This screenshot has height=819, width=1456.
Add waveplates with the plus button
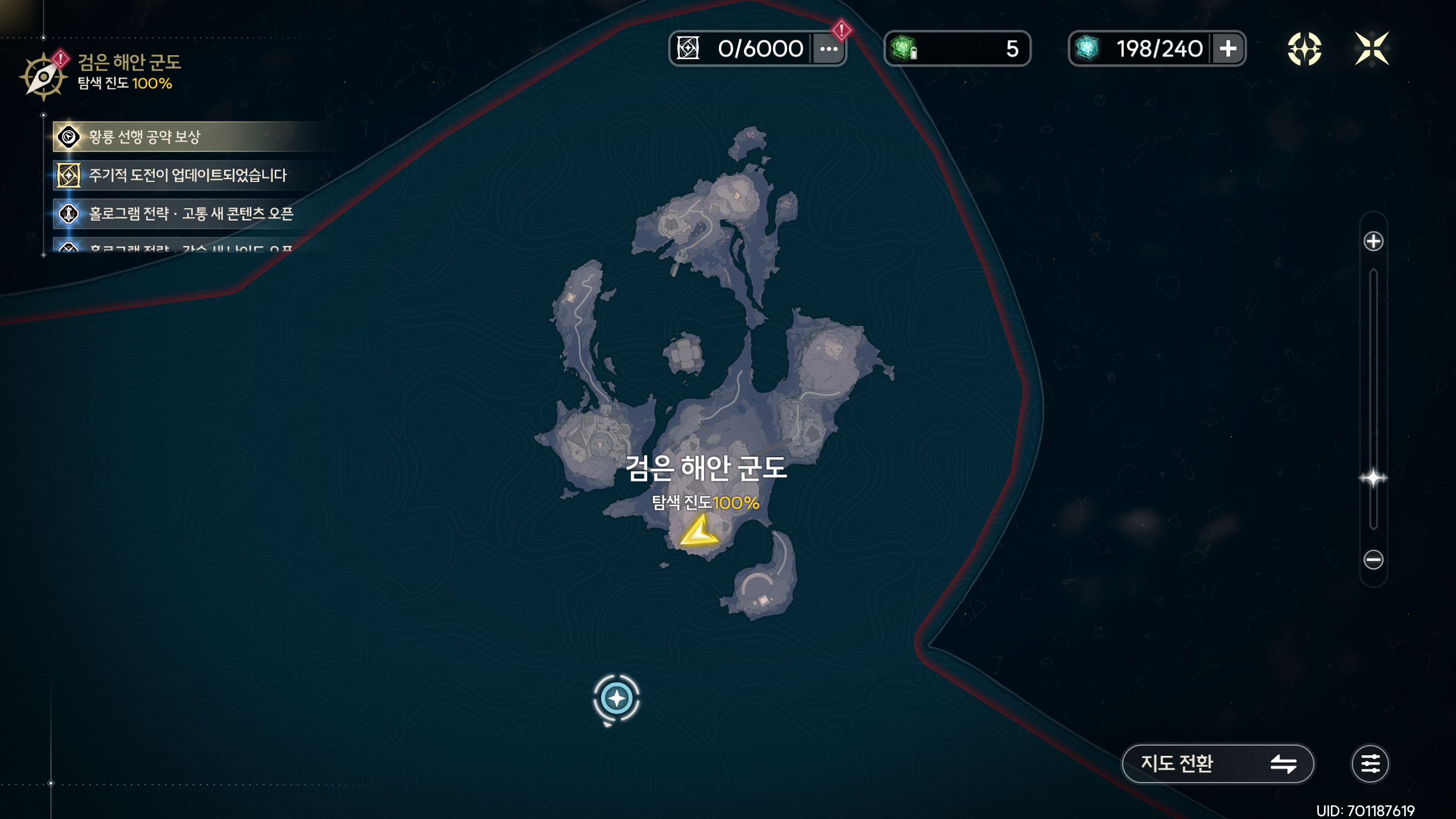(1228, 49)
